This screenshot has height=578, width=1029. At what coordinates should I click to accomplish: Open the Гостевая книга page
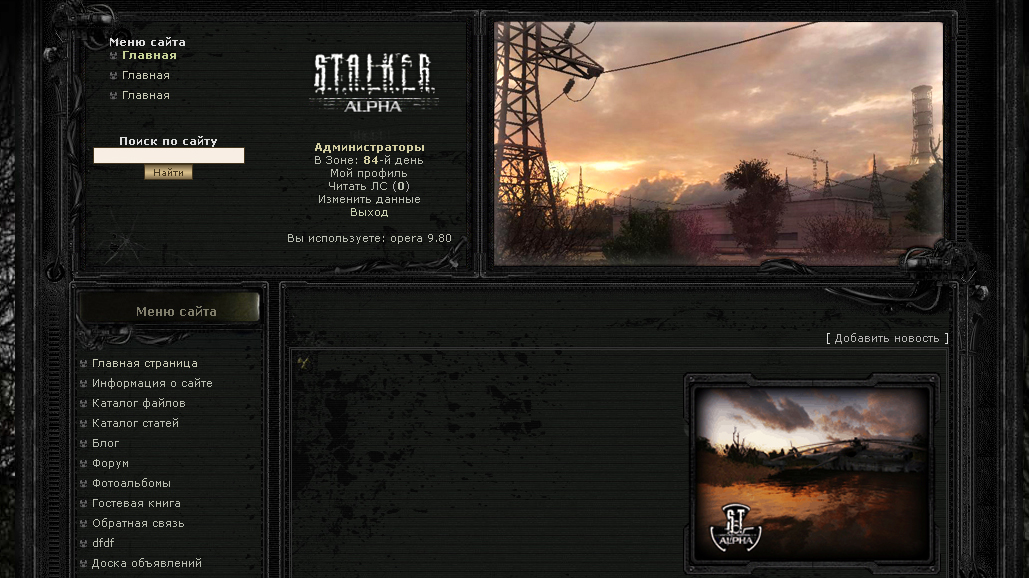136,503
